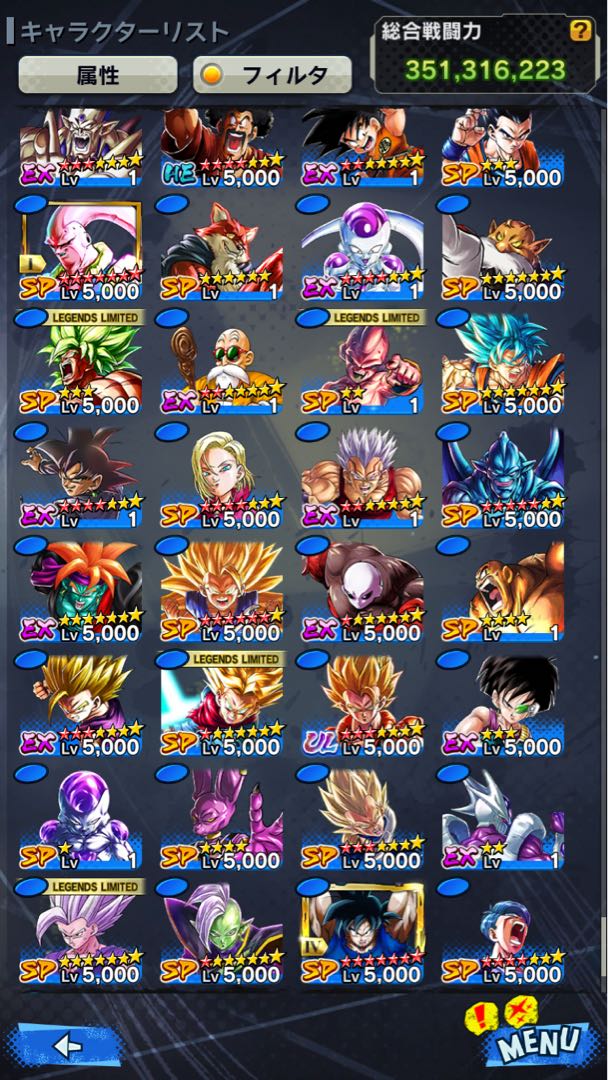This screenshot has height=1080, width=608.
Task: Open the 属性 attribute sort button
Action: click(97, 75)
